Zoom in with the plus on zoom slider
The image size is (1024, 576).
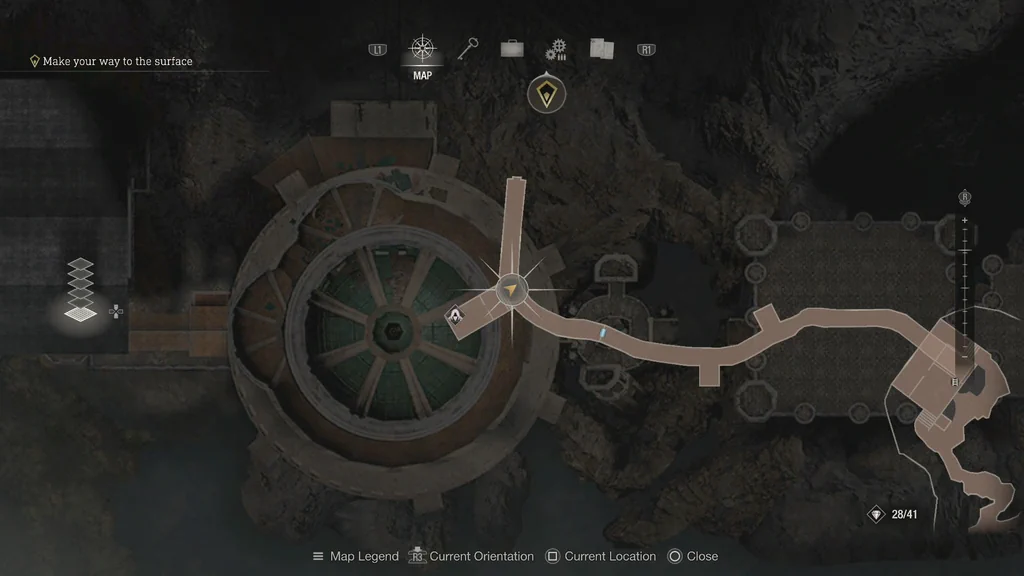click(965, 220)
